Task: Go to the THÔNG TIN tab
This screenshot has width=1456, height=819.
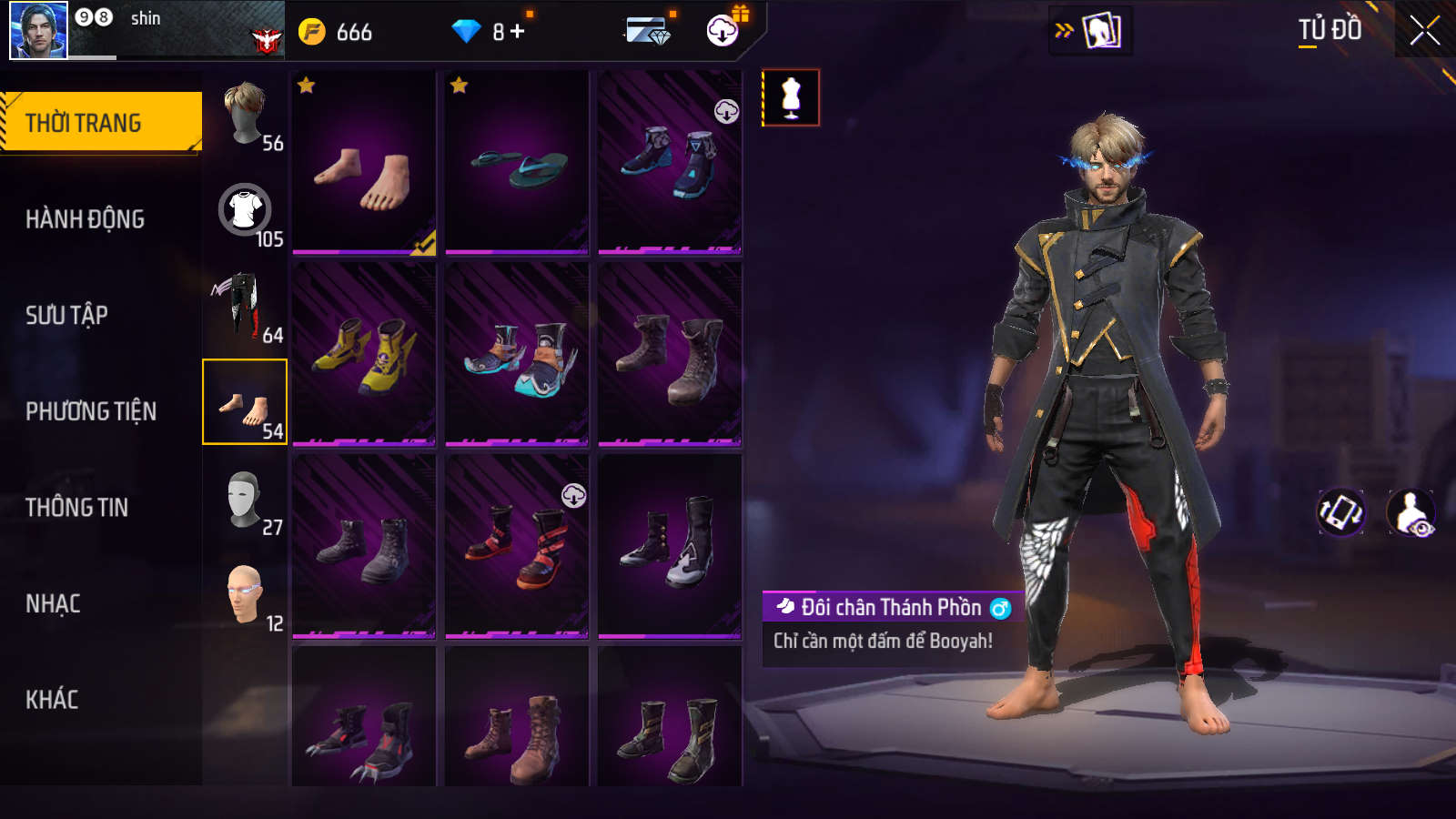Action: [76, 507]
